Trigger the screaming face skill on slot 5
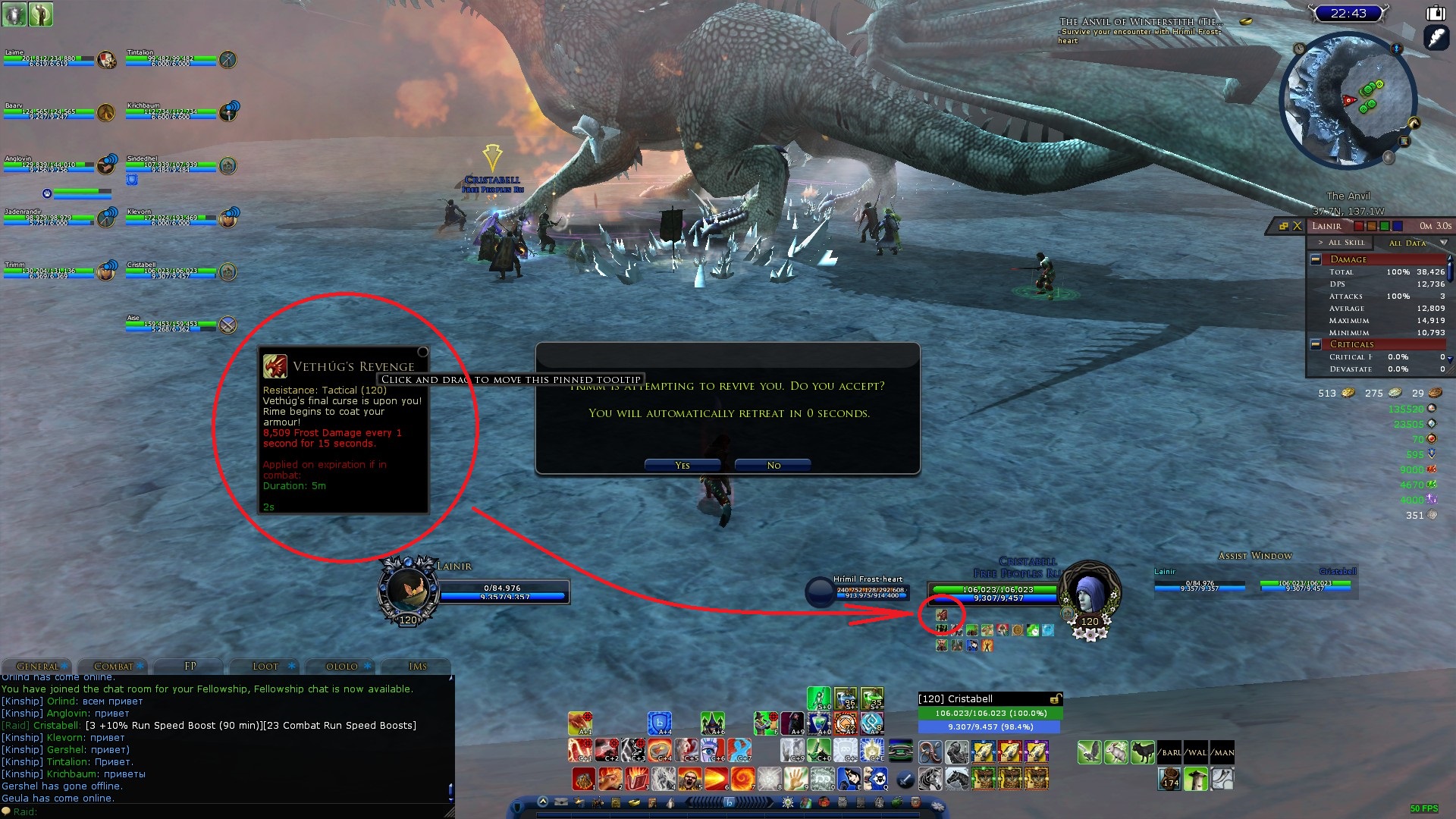1456x819 pixels. pos(689,778)
